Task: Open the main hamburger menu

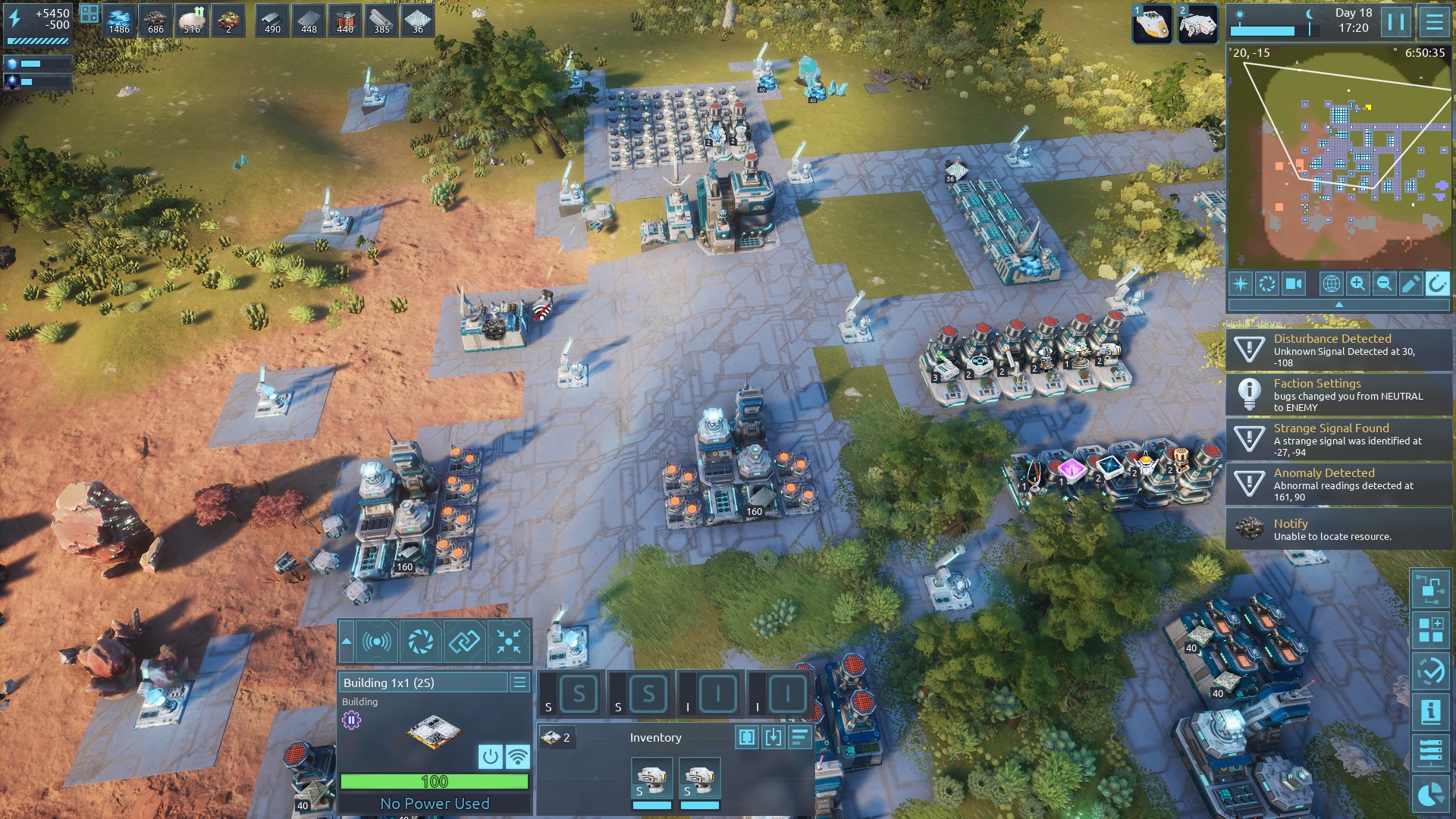Action: [1434, 23]
